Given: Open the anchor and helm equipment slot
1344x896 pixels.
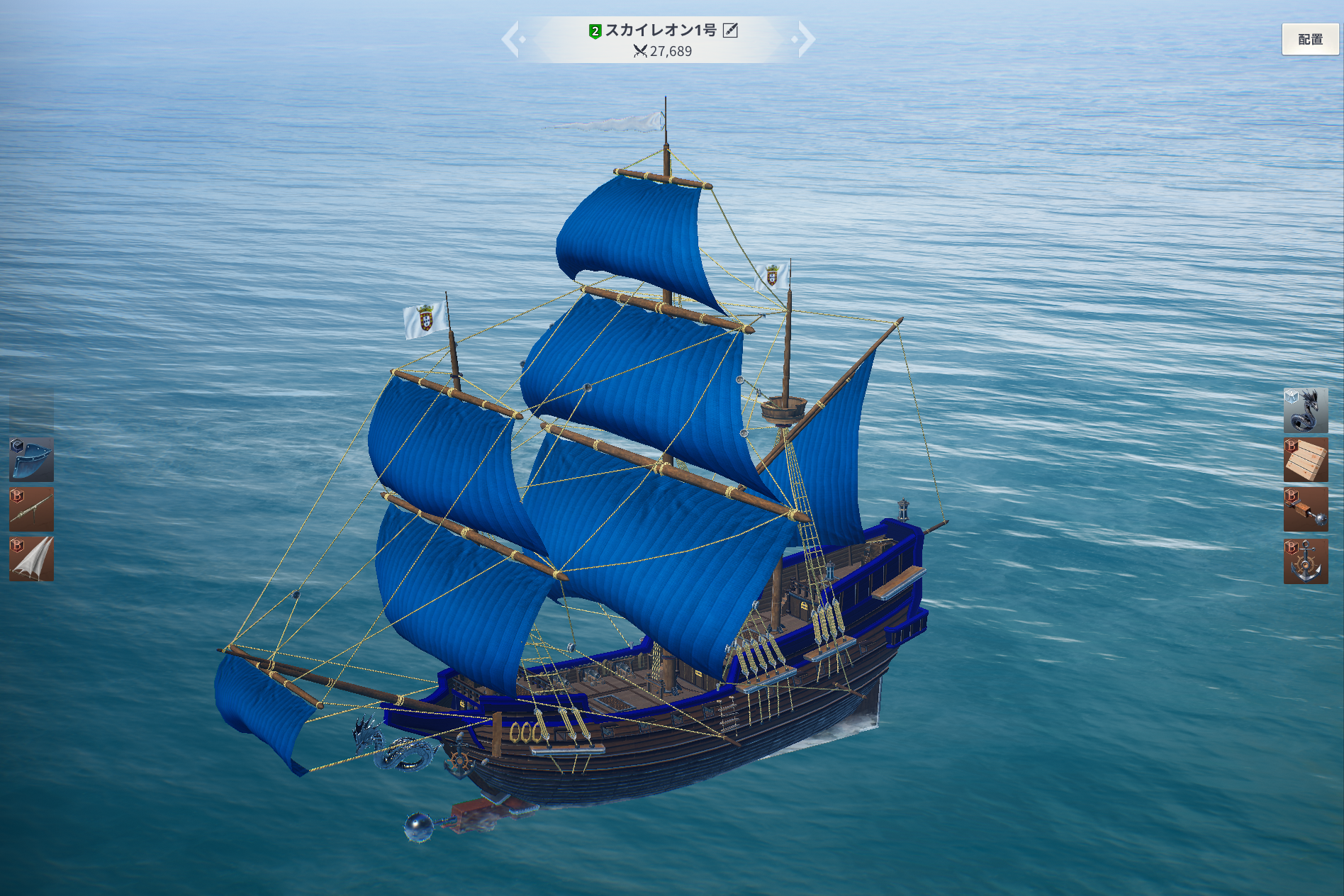Looking at the screenshot, I should click(1305, 561).
